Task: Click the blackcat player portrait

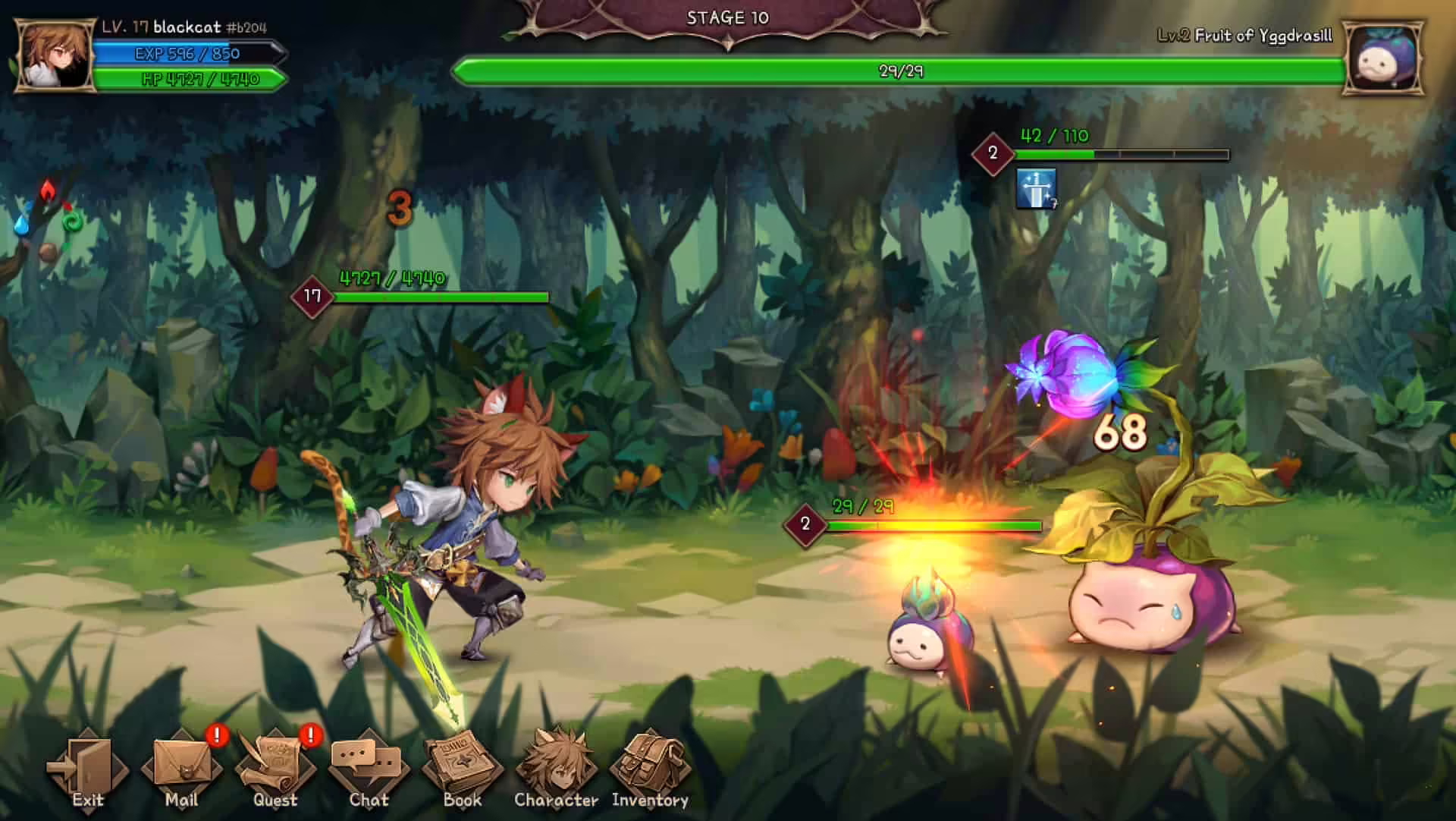Action: (55, 57)
